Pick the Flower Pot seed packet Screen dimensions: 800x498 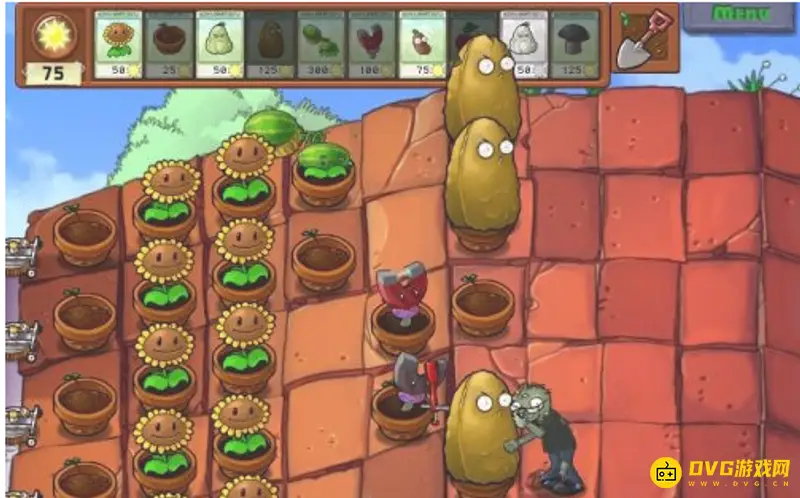point(169,44)
